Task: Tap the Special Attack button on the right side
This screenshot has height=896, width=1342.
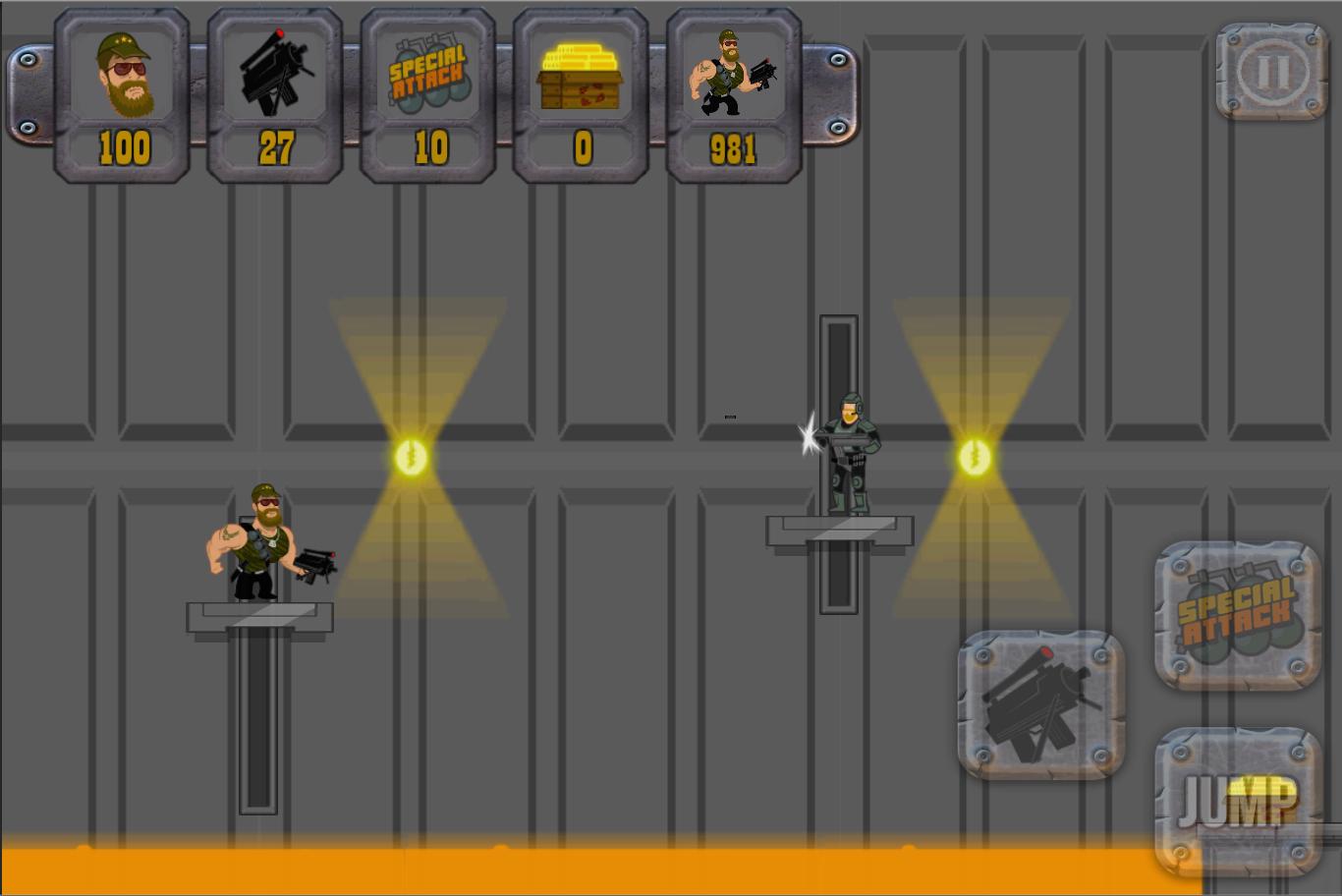Action: [x=1237, y=614]
